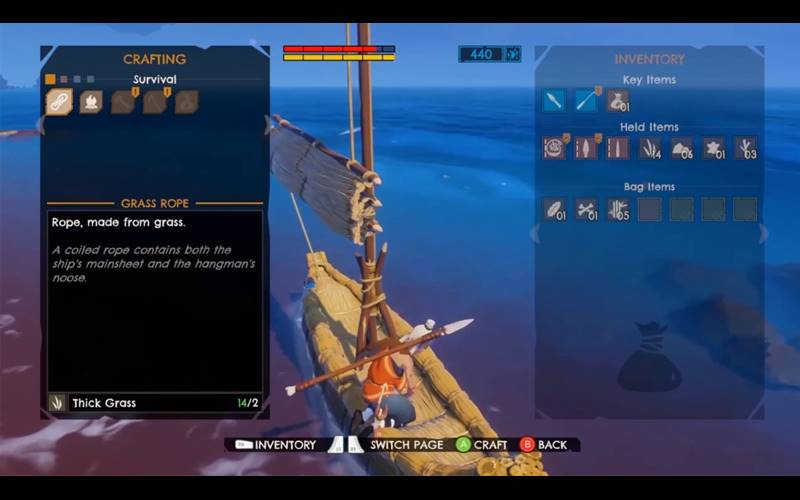This screenshot has width=800, height=500.
Task: Pick the spear key item
Action: click(586, 100)
